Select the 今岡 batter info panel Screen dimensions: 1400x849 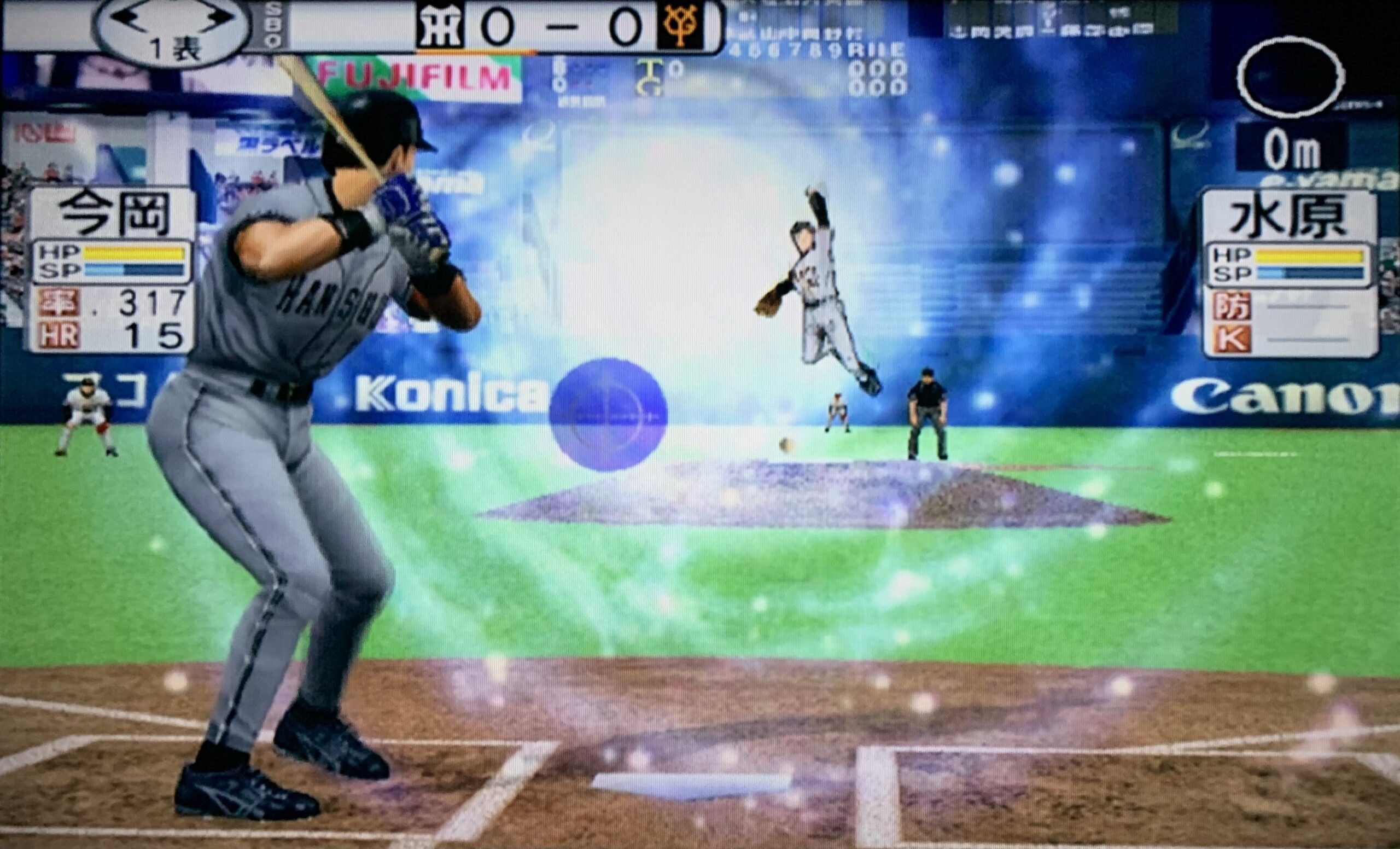click(x=112, y=270)
